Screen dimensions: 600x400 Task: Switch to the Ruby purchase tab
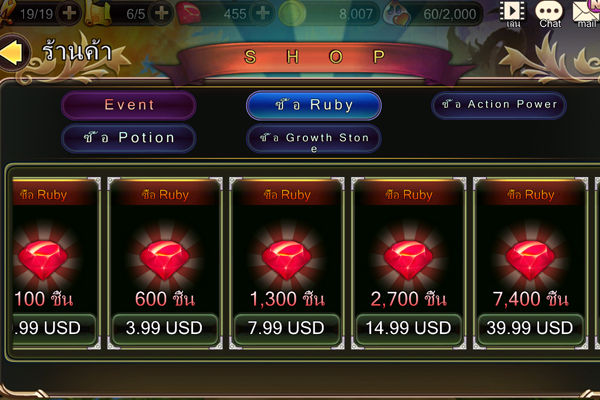pos(314,105)
